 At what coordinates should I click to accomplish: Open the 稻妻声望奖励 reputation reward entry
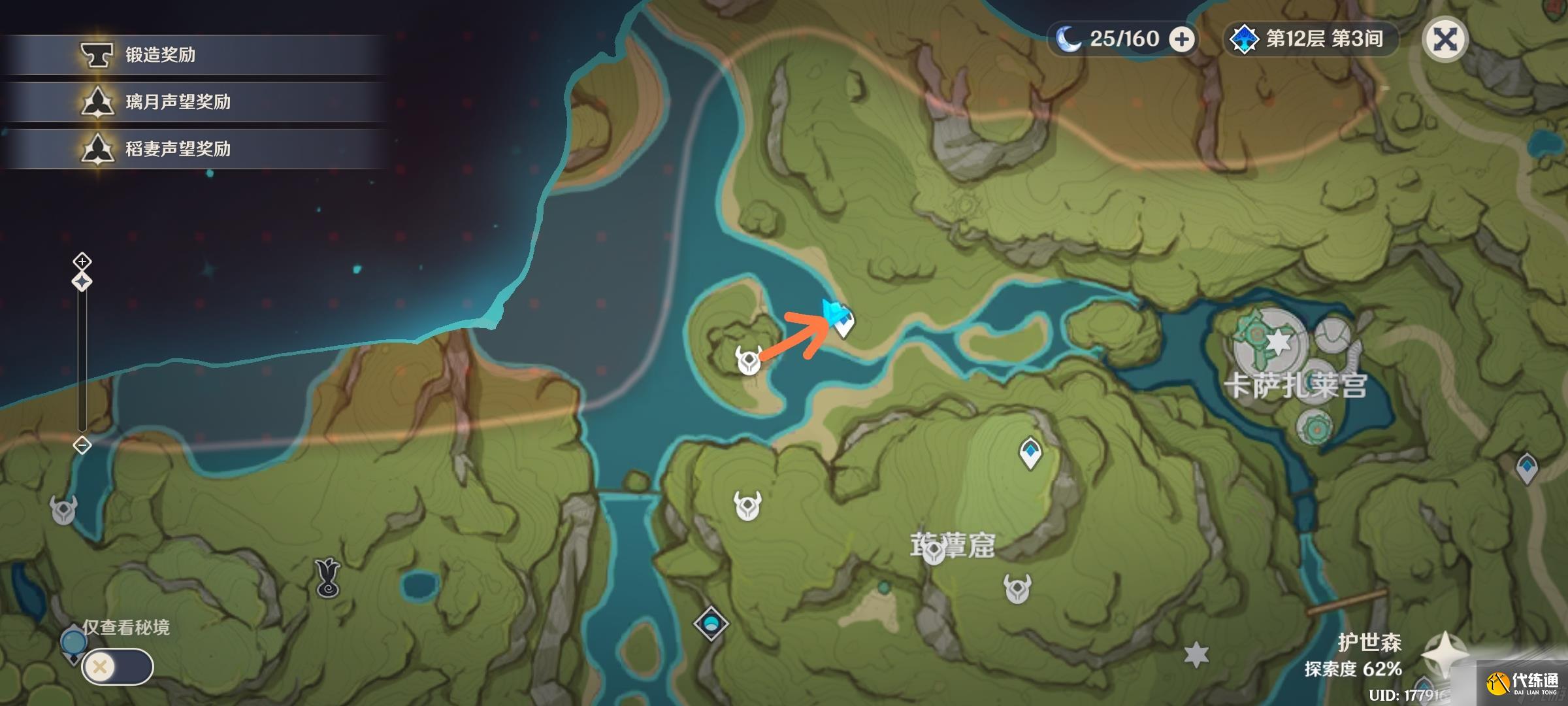(x=178, y=149)
